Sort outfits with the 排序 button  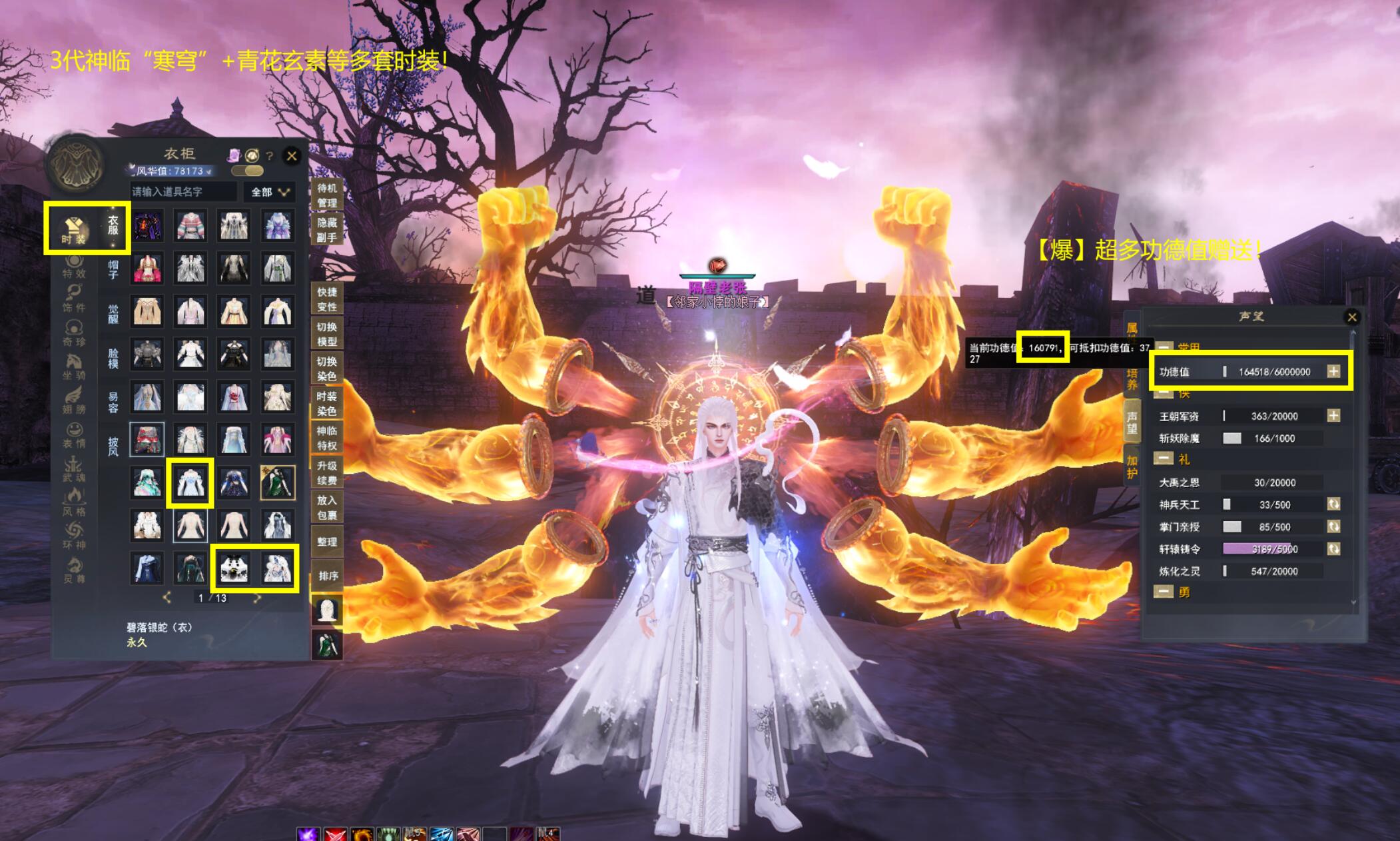[x=328, y=576]
